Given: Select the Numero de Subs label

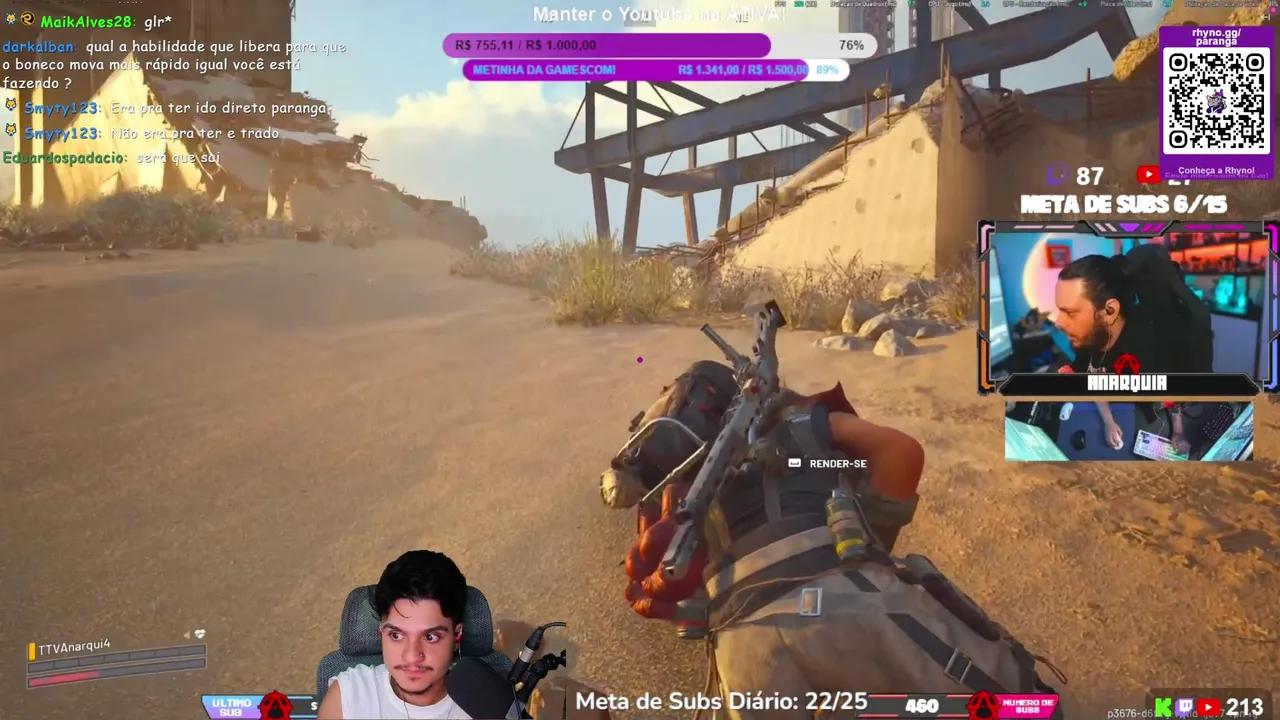Looking at the screenshot, I should (1028, 705).
